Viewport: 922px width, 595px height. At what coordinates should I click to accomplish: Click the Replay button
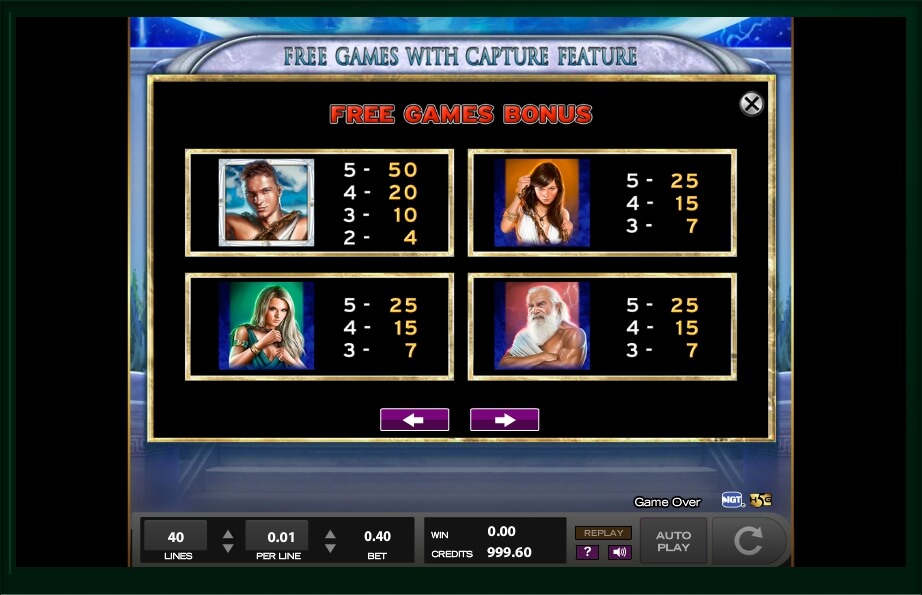pyautogui.click(x=603, y=533)
